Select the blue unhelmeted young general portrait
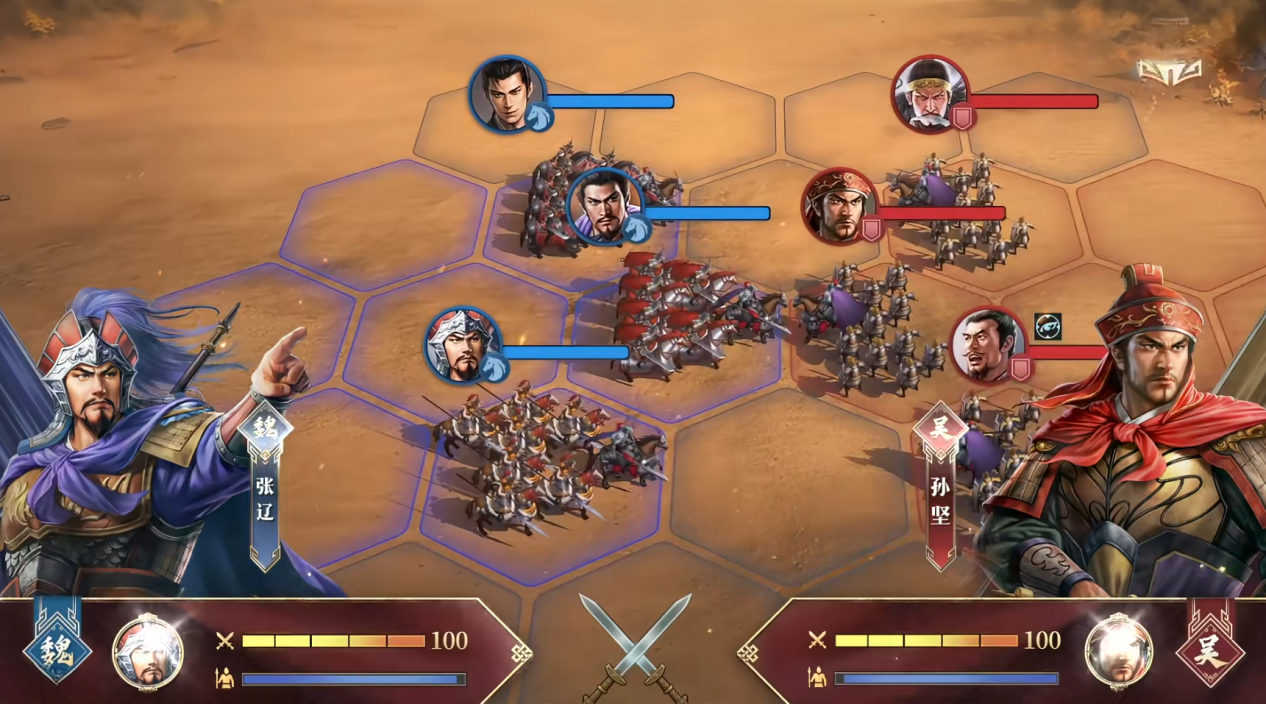 click(507, 94)
